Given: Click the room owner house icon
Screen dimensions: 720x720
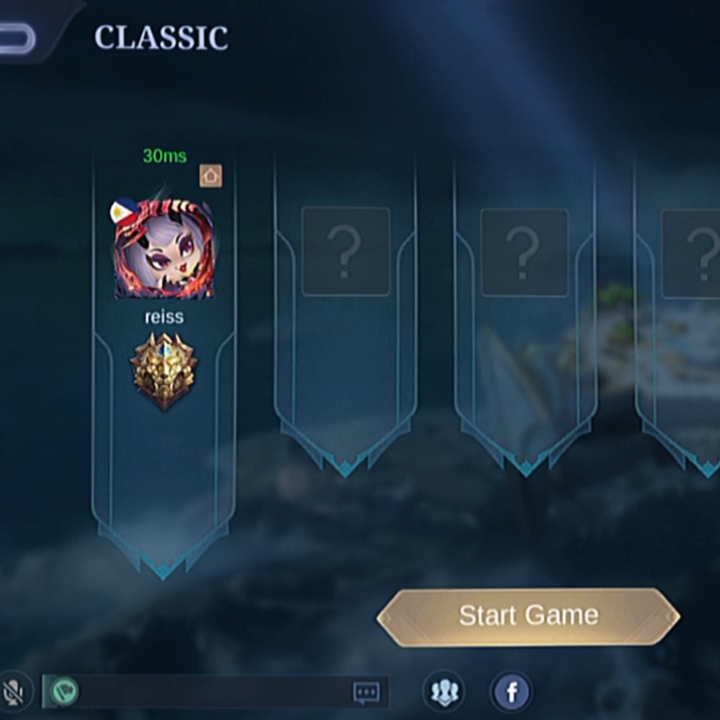Looking at the screenshot, I should coord(210,176).
